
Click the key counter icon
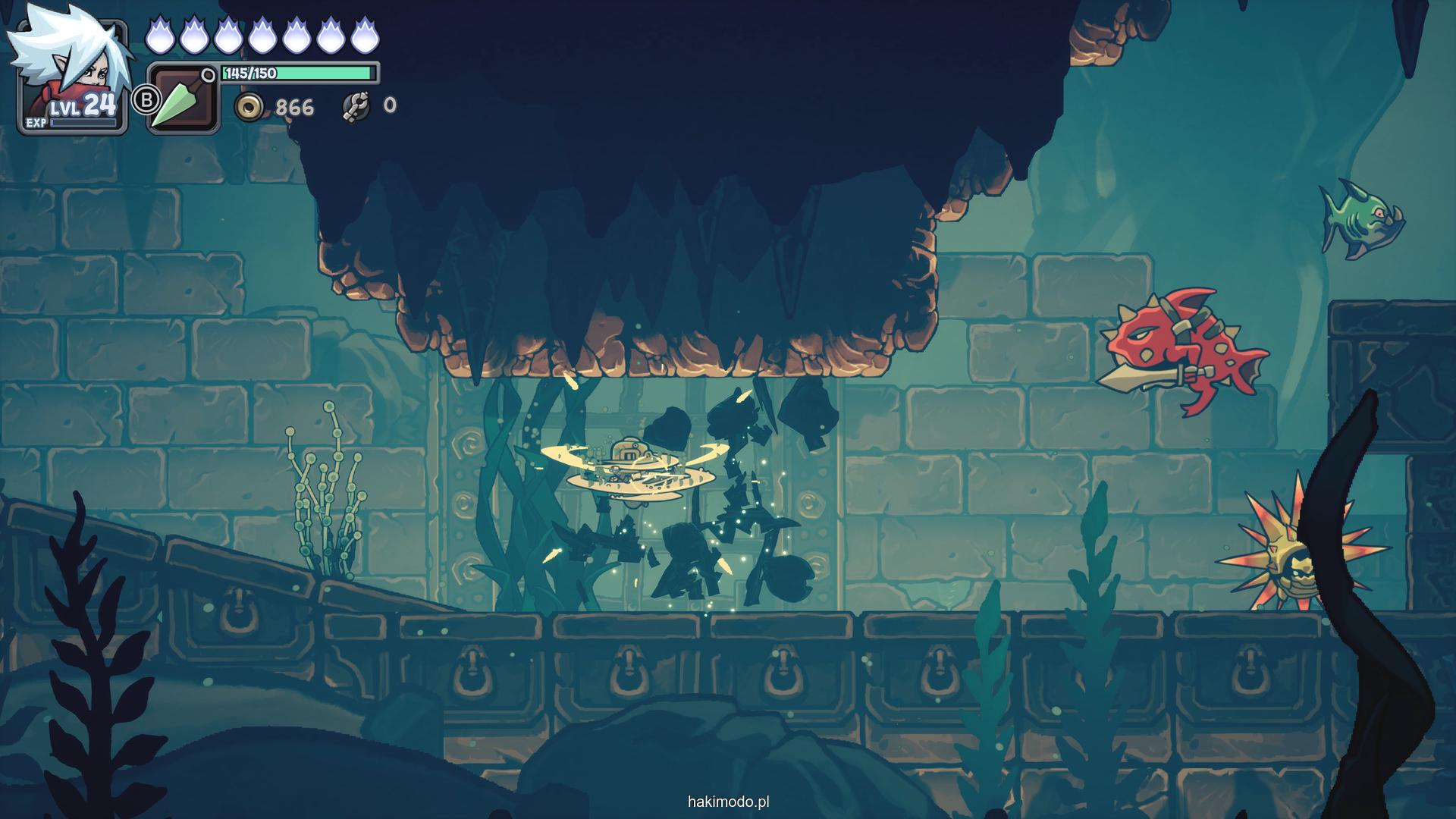tap(356, 106)
